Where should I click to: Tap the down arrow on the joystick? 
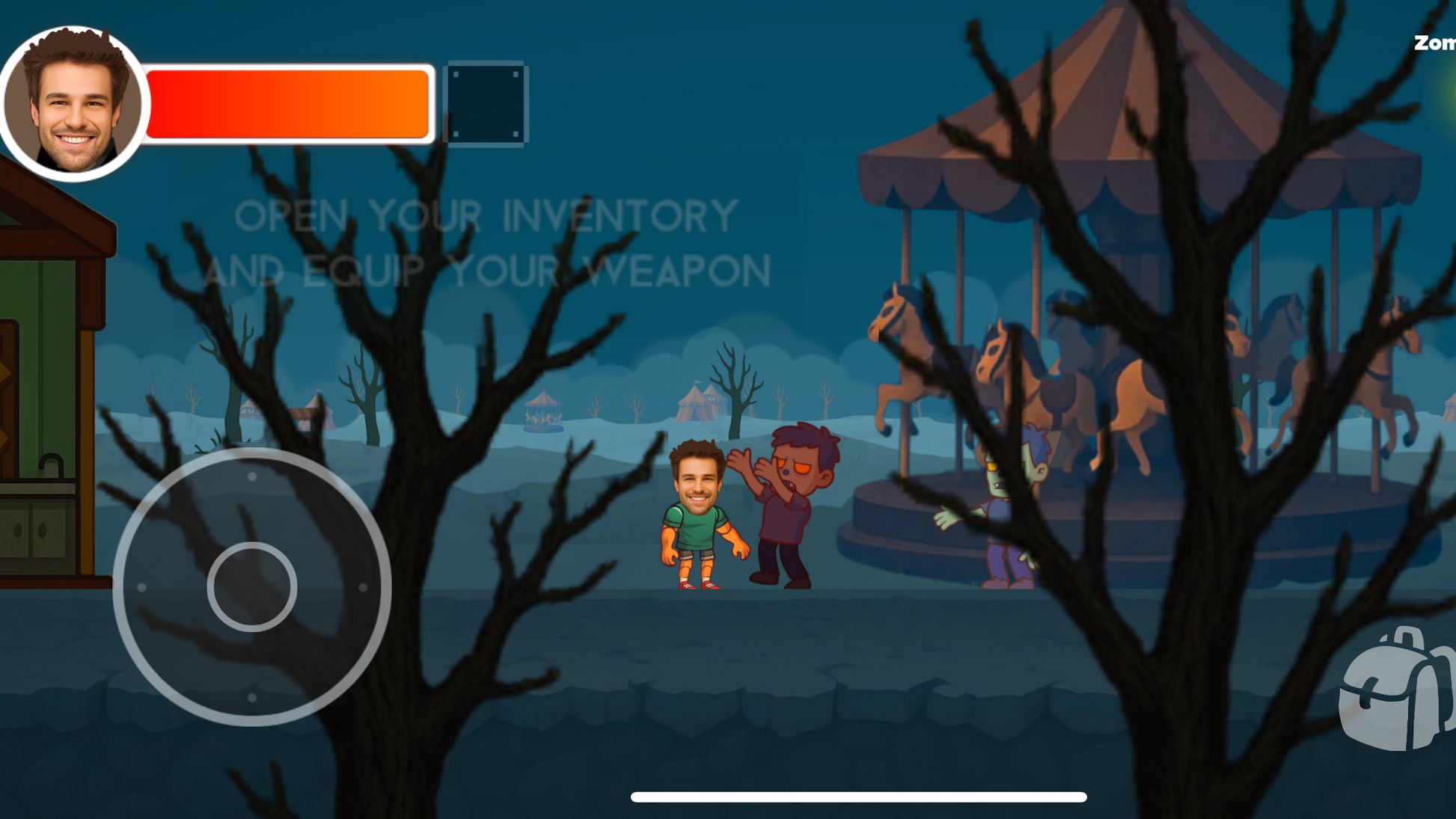pos(252,699)
